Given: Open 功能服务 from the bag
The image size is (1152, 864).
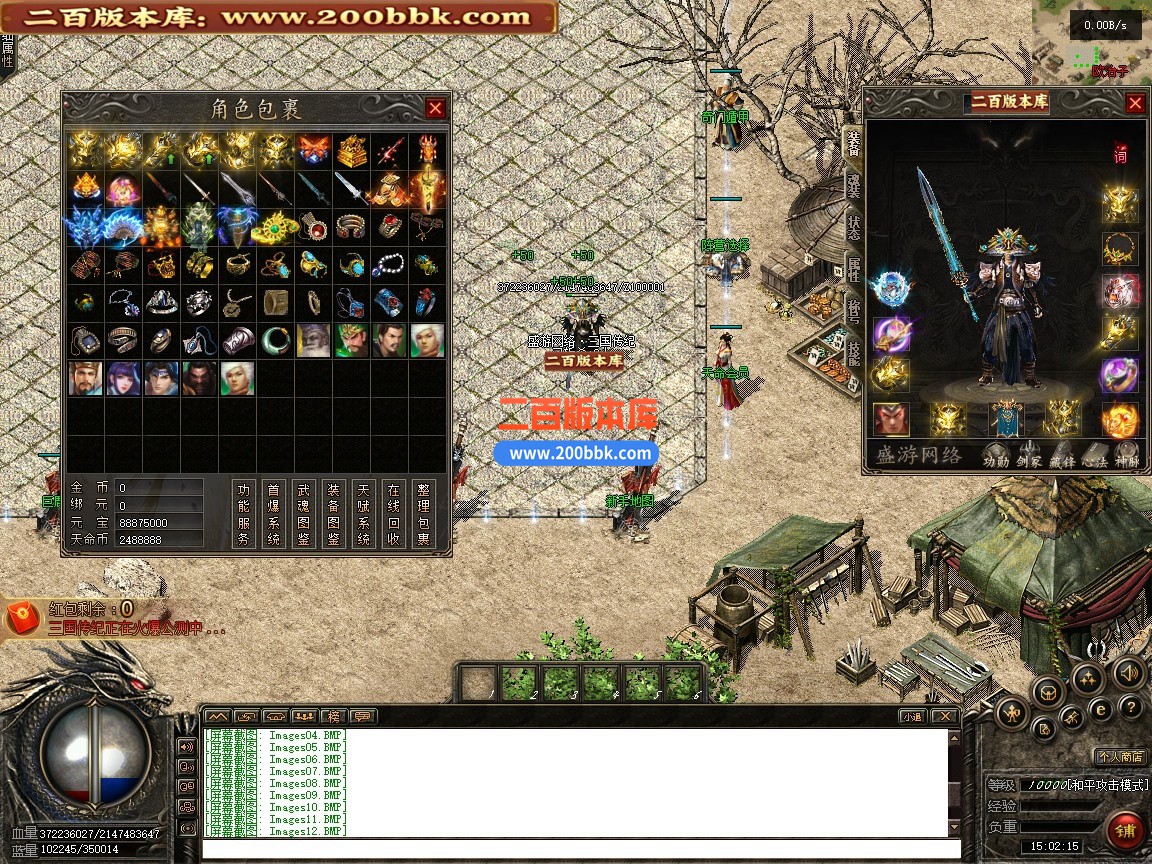Looking at the screenshot, I should [x=244, y=514].
